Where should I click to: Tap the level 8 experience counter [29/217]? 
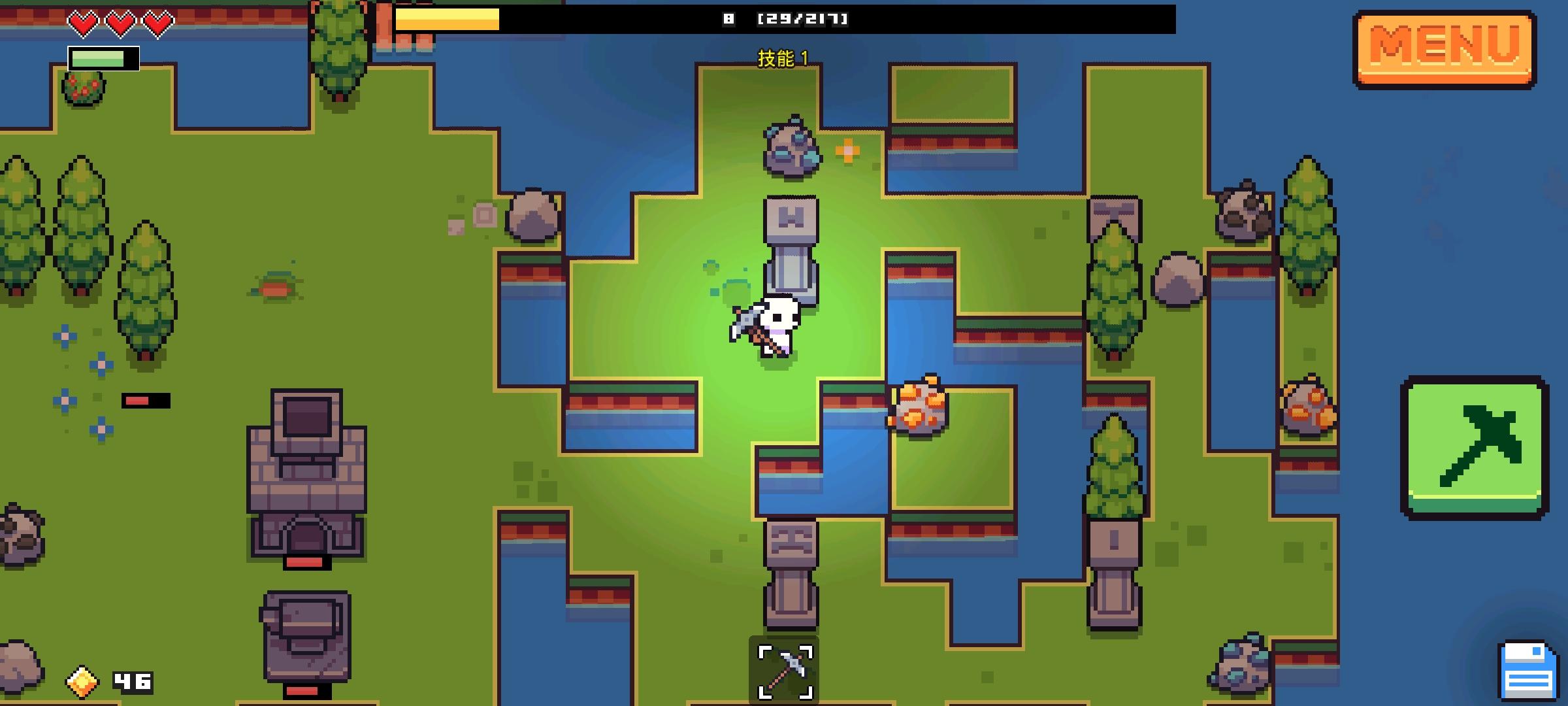784,18
